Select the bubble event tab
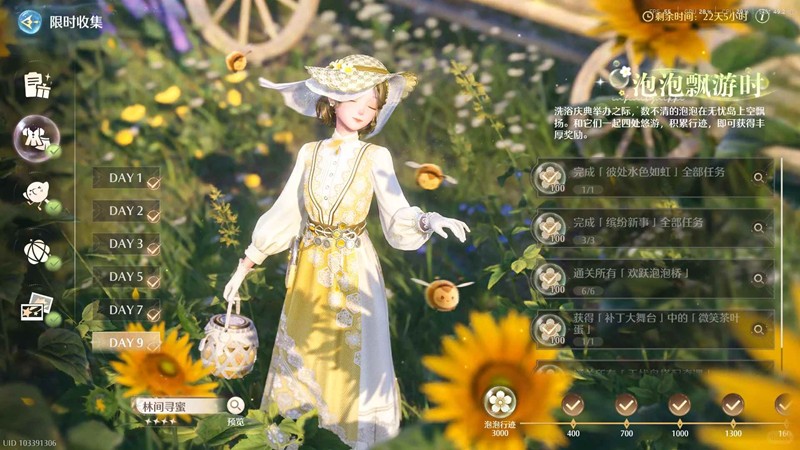This screenshot has width=800, height=450. [36, 137]
